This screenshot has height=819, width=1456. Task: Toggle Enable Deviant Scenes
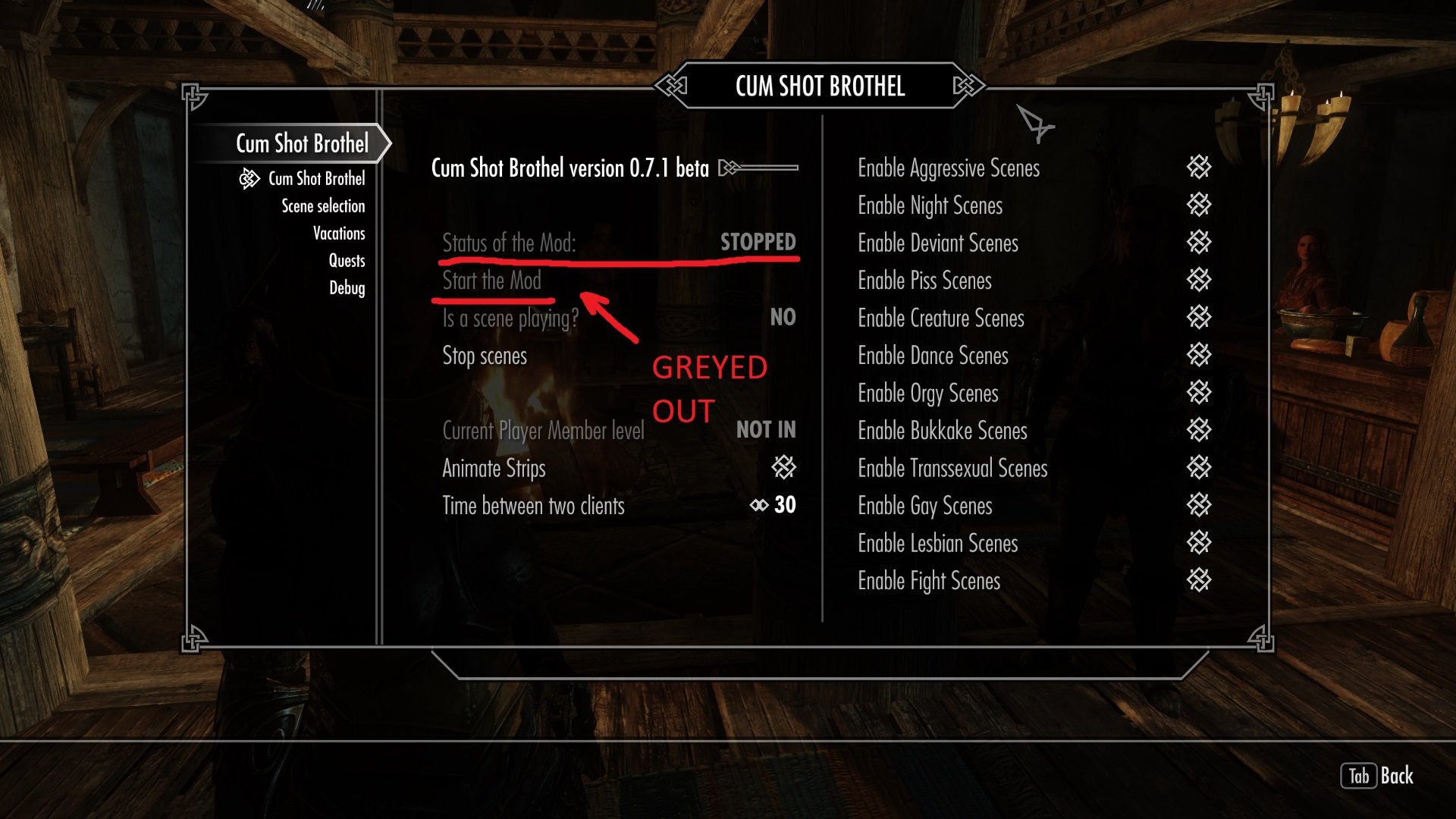[1199, 243]
